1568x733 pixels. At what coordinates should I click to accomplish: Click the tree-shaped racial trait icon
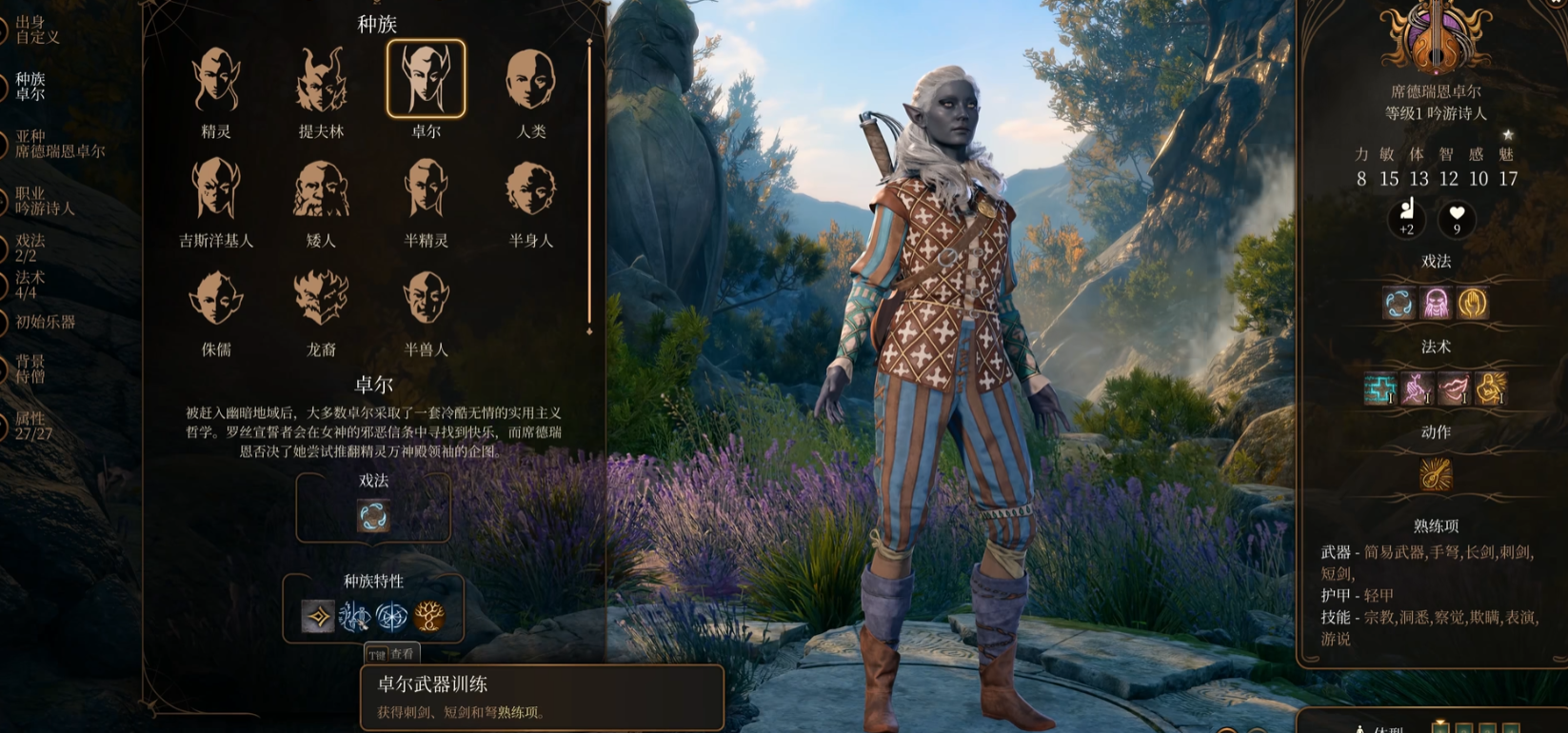click(429, 617)
